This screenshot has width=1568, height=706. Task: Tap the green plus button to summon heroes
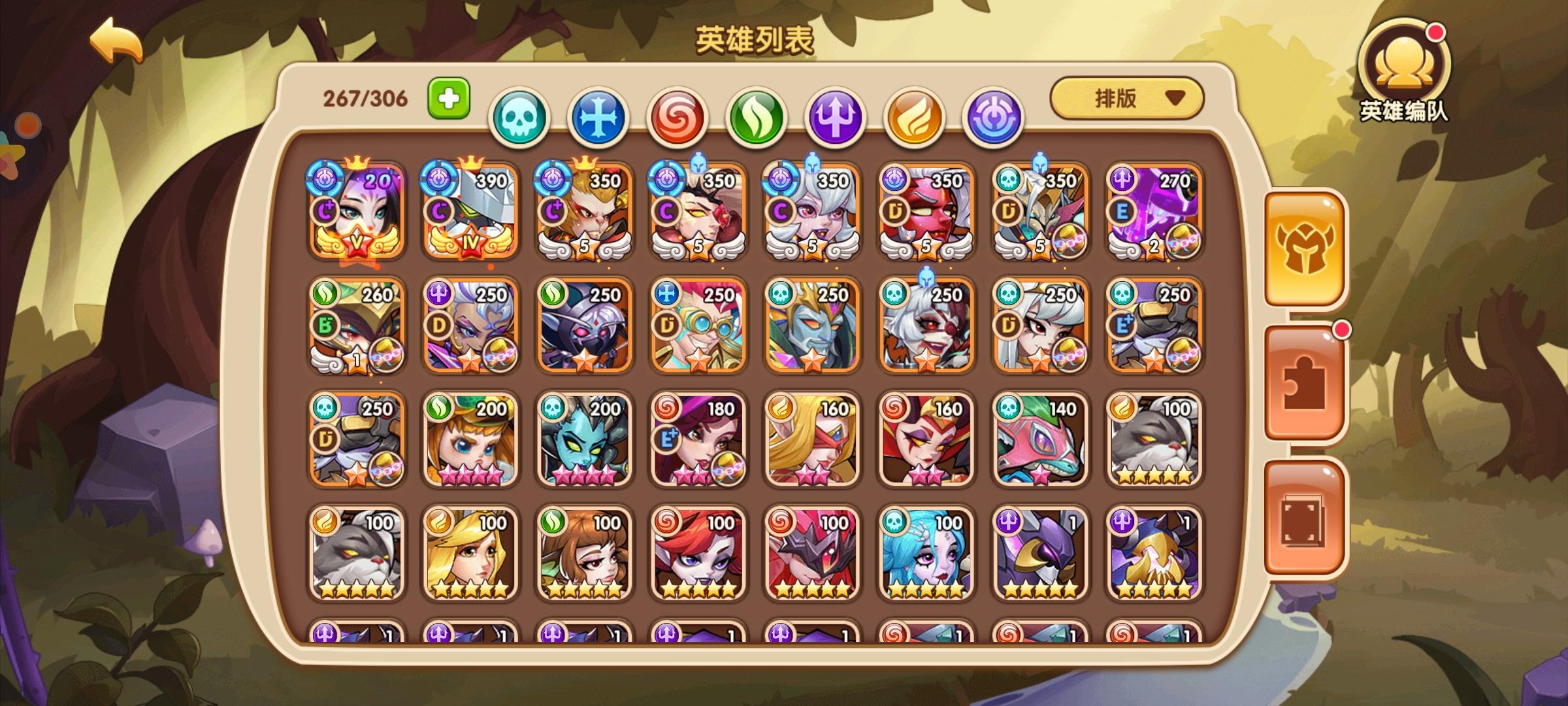click(448, 97)
